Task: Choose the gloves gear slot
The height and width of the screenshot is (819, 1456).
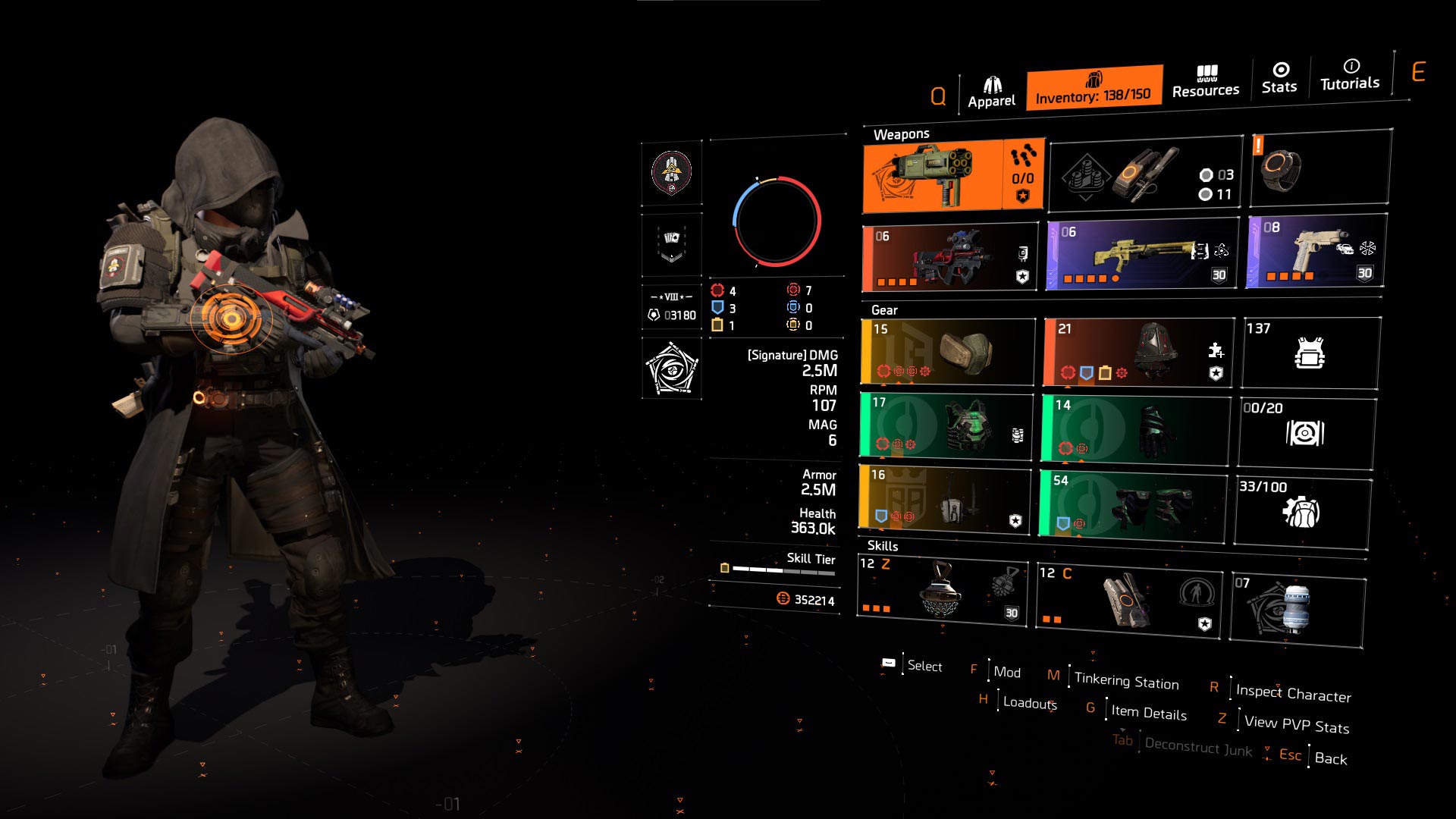Action: point(1134,430)
